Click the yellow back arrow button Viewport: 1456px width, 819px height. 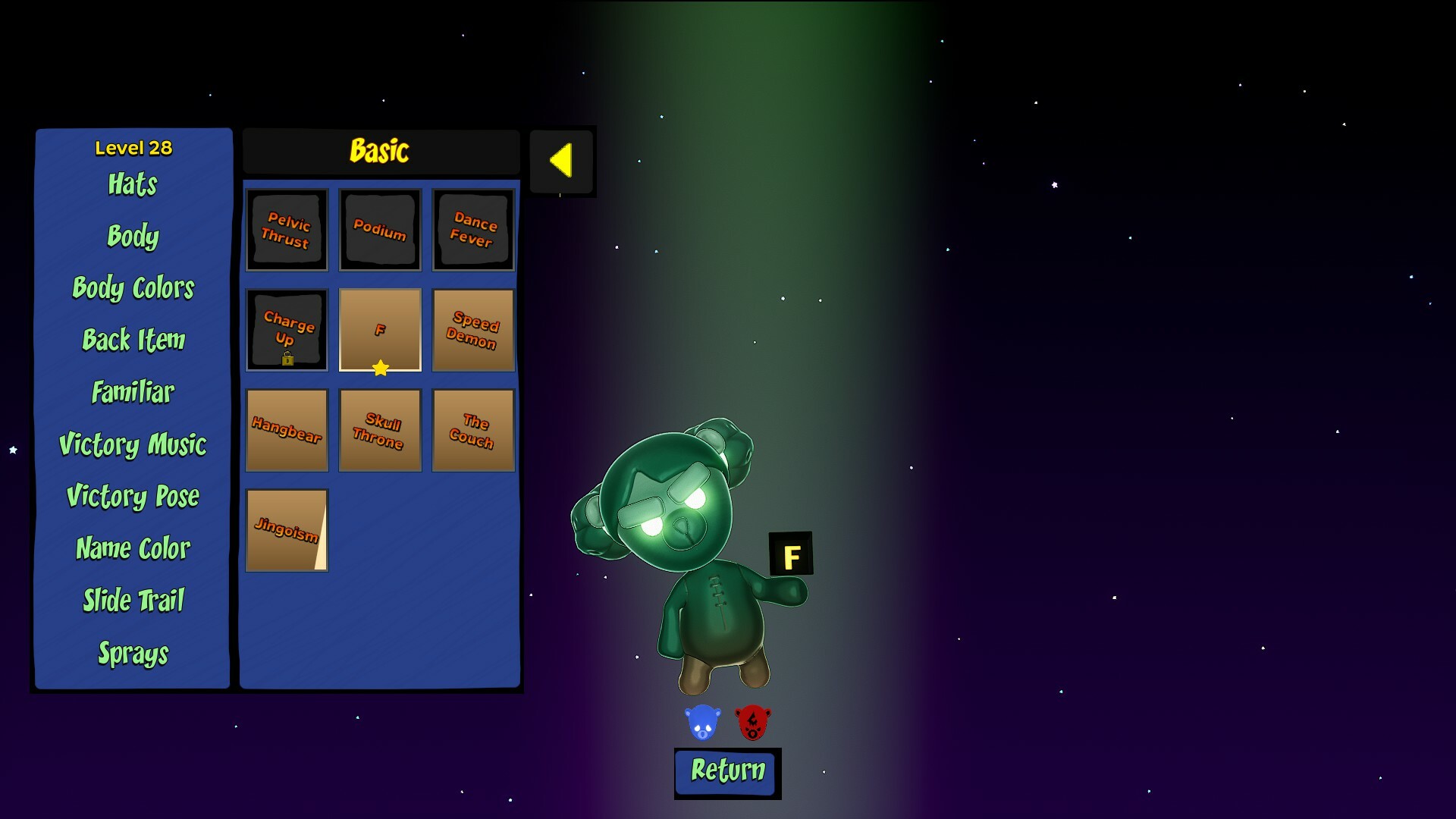coord(562,161)
